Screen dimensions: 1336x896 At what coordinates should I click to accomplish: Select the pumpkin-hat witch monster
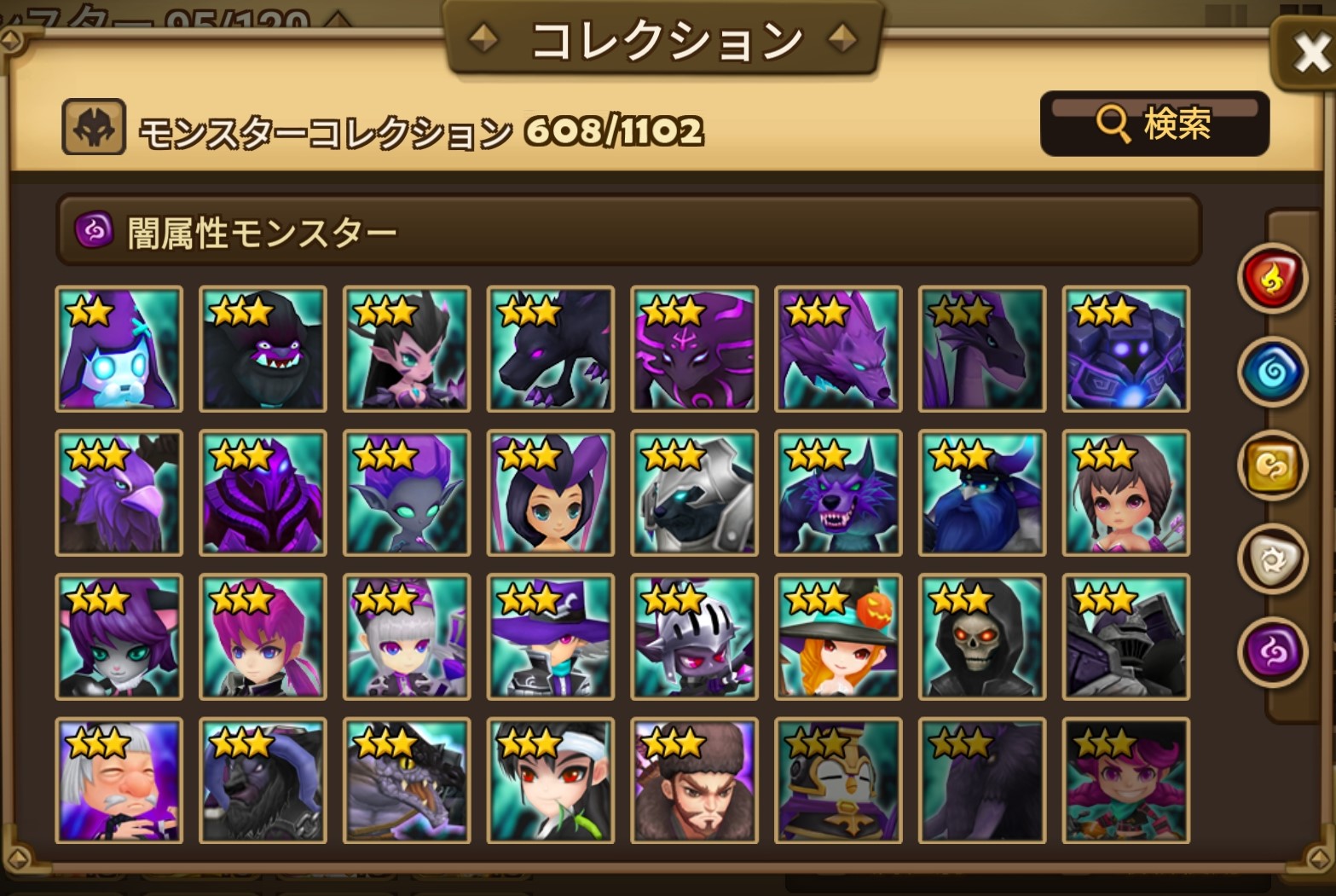pos(838,638)
